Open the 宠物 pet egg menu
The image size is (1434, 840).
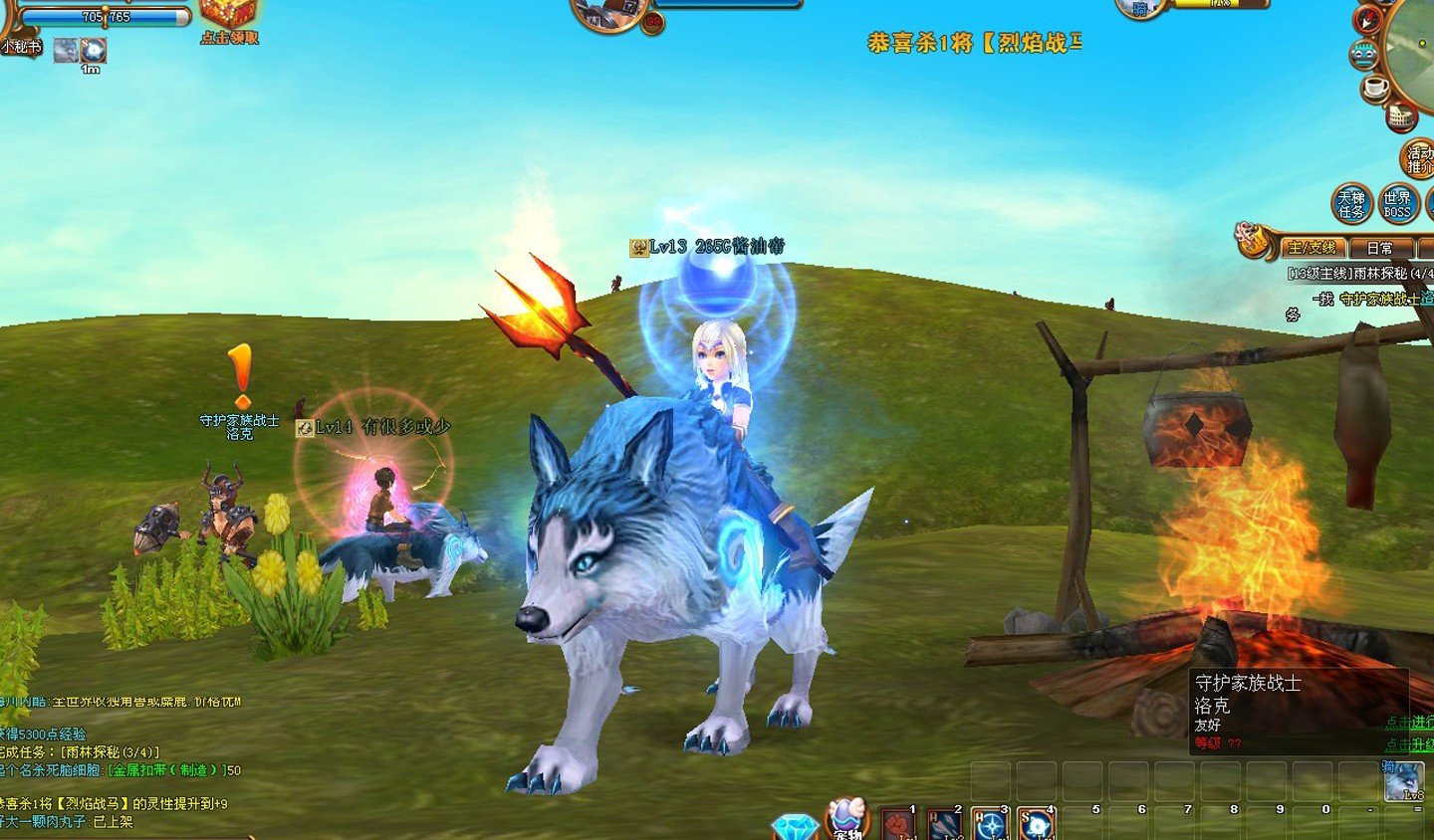coord(847,820)
